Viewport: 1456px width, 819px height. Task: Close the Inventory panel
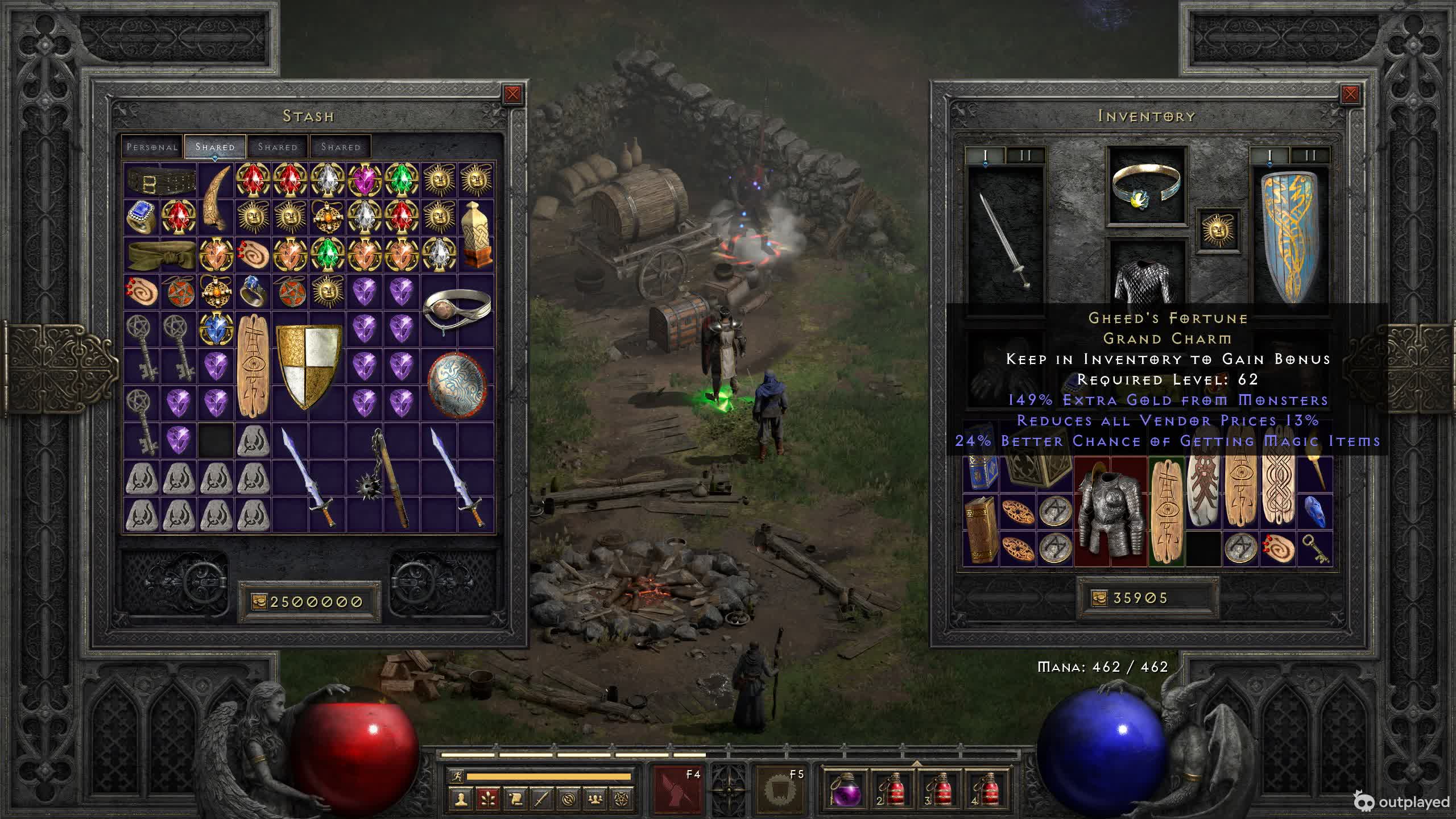[x=1350, y=94]
